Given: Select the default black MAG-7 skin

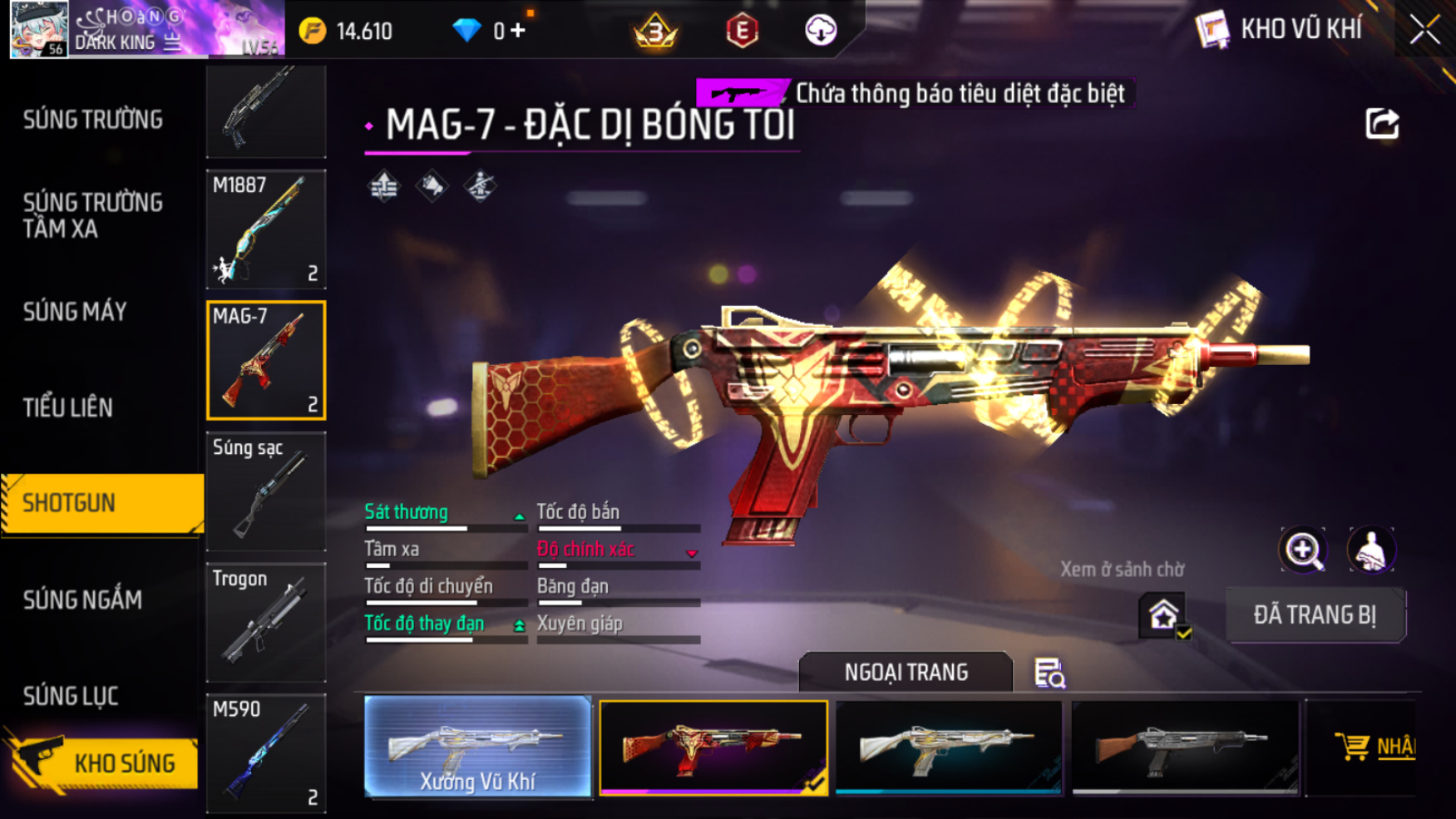Looking at the screenshot, I should 1185,746.
